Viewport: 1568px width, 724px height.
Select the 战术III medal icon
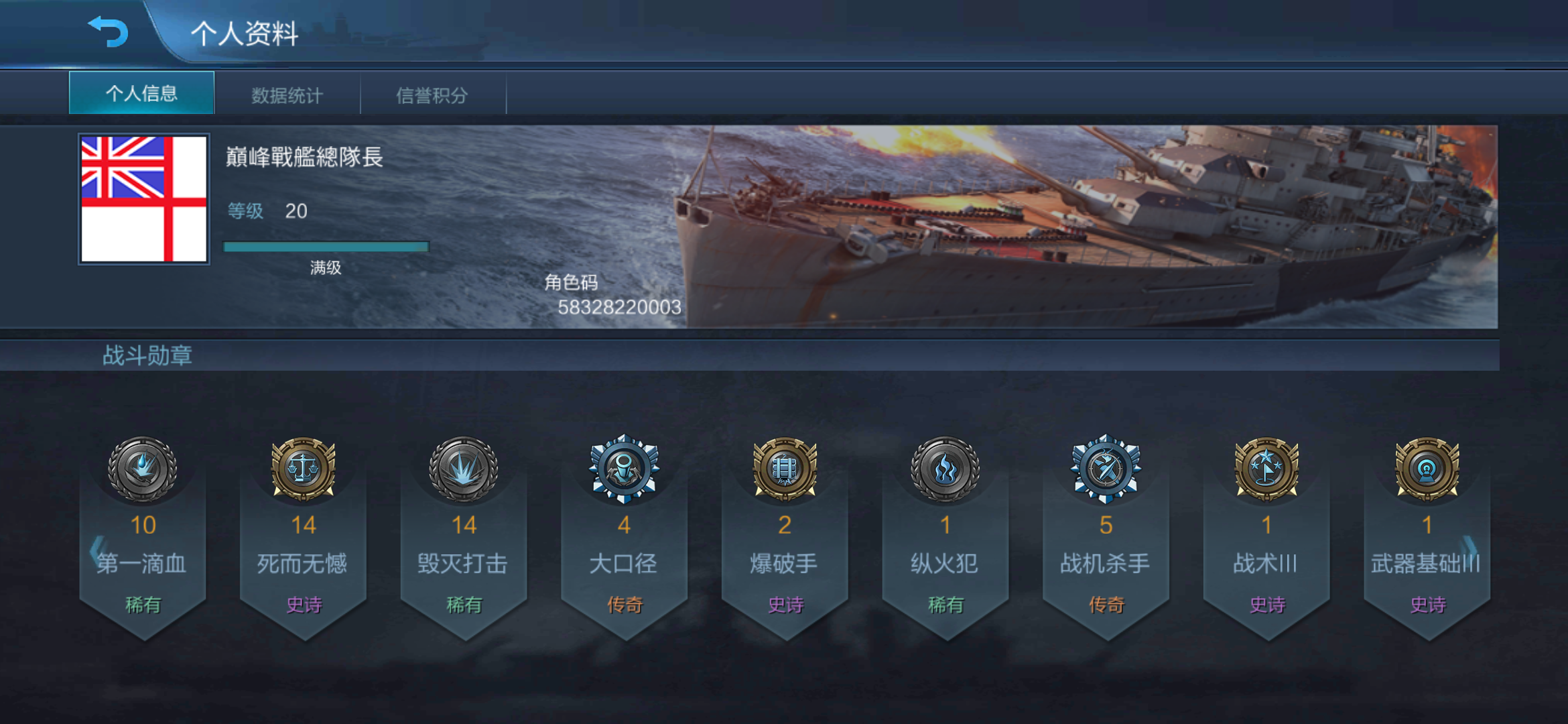[x=1266, y=469]
